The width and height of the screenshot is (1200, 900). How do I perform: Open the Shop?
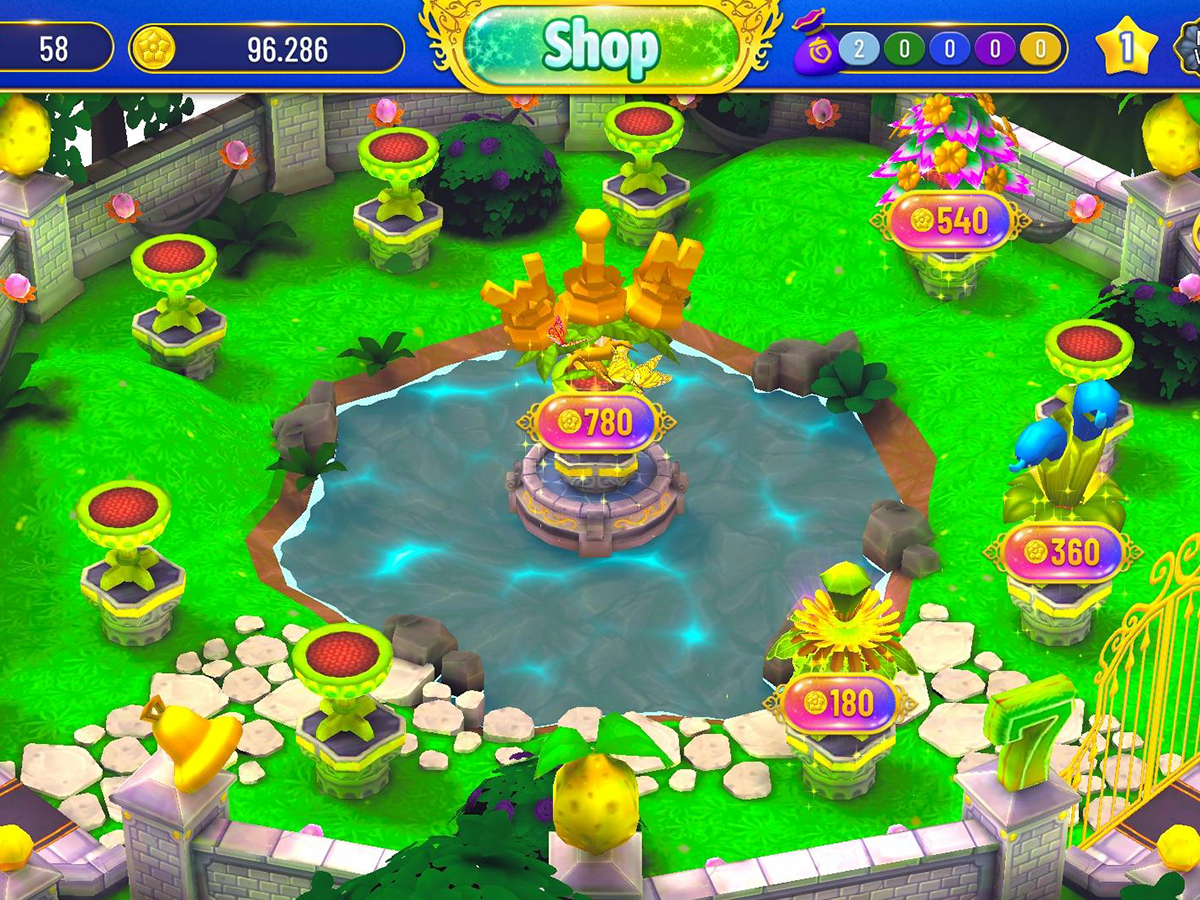[600, 45]
